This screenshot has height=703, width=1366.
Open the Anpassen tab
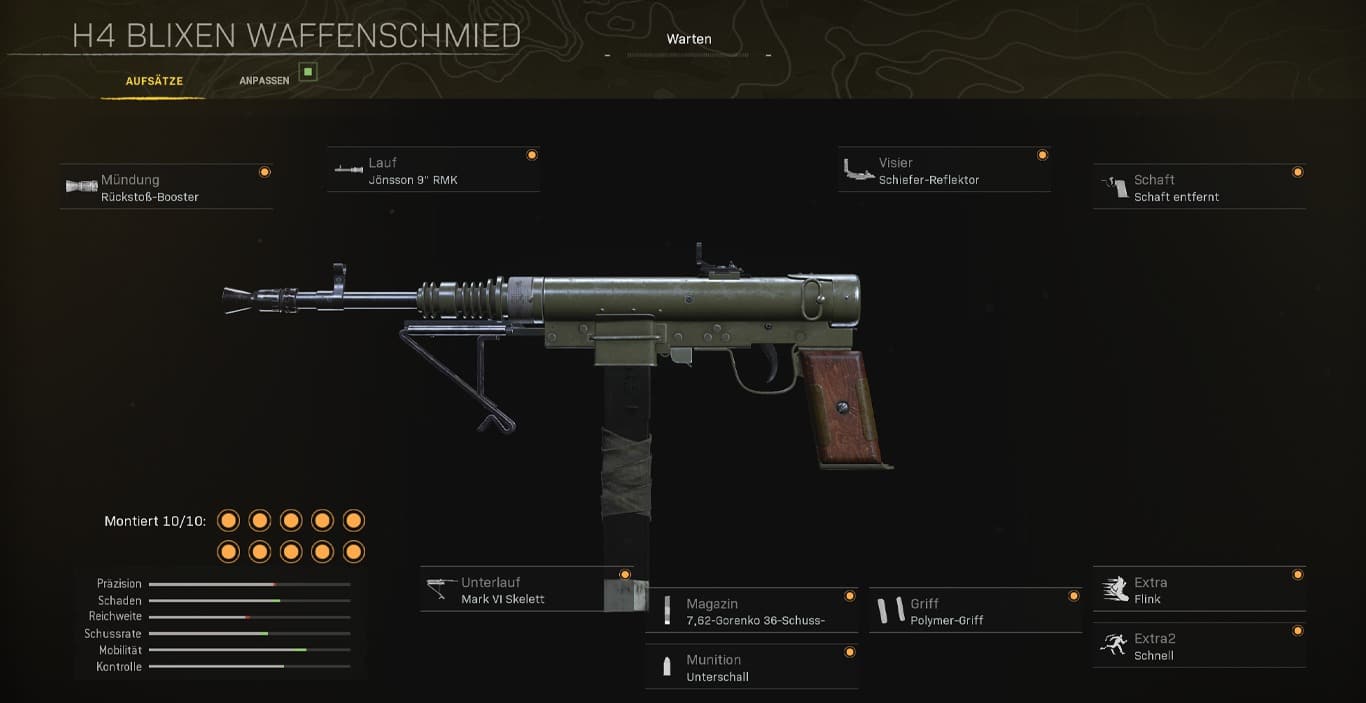(x=264, y=81)
